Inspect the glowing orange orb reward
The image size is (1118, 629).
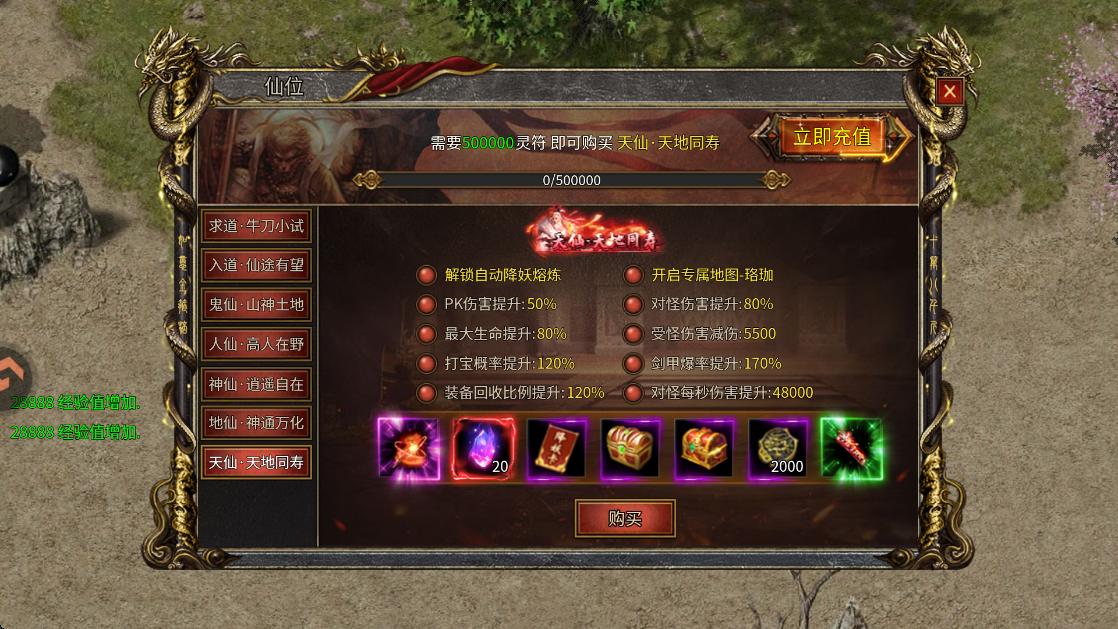408,448
